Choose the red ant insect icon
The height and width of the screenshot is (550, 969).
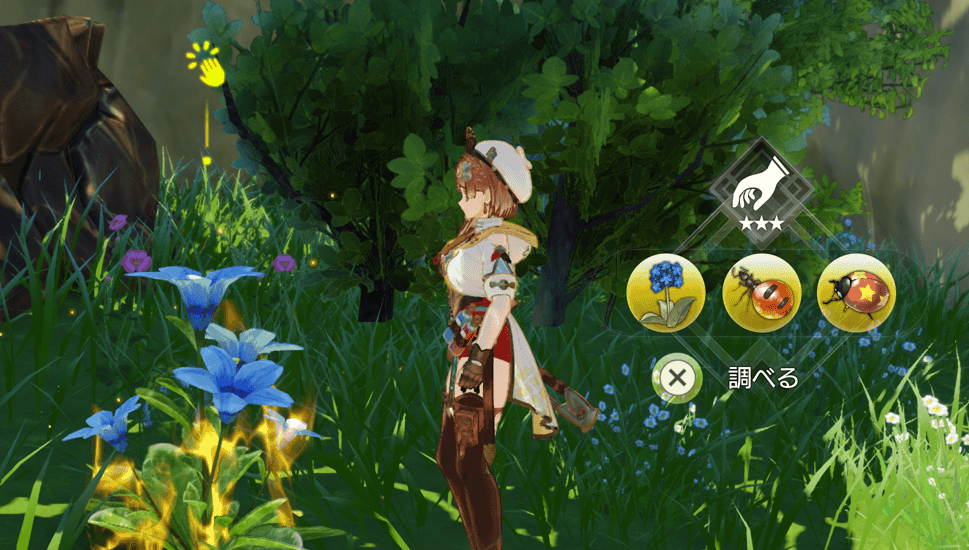coord(761,292)
